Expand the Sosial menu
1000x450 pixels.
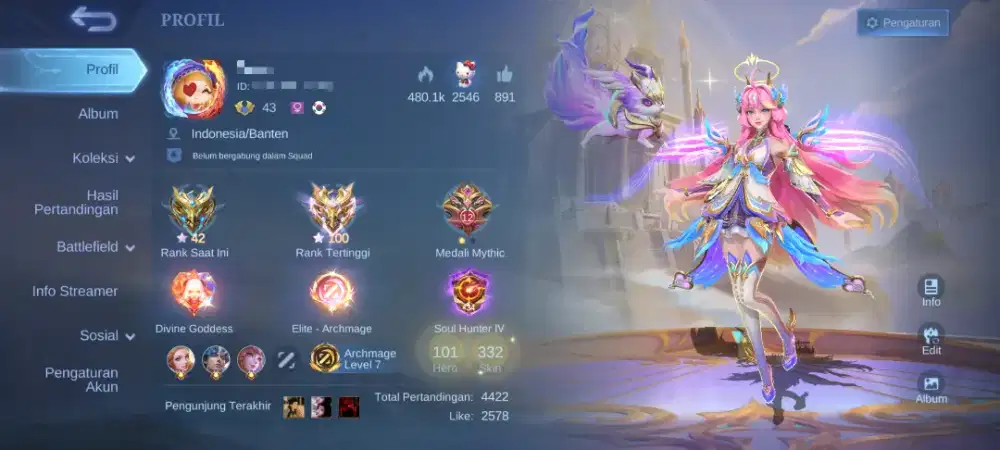pyautogui.click(x=107, y=335)
